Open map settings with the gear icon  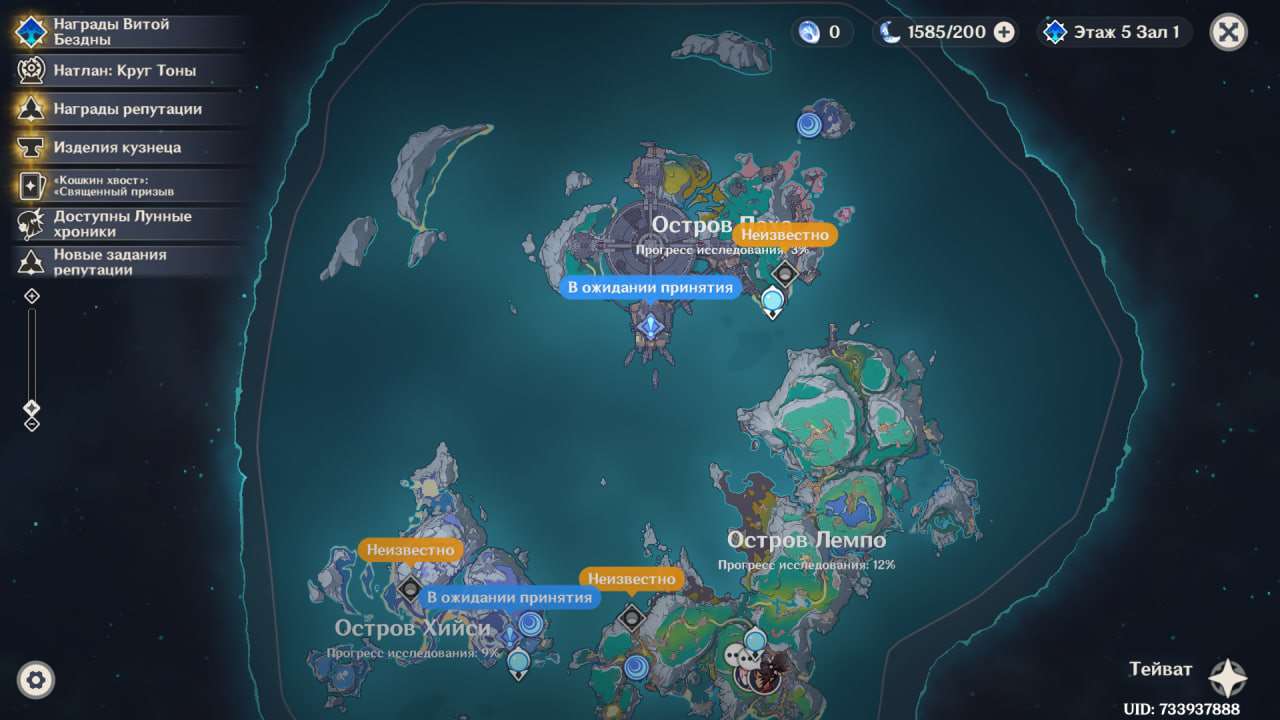[x=36, y=680]
